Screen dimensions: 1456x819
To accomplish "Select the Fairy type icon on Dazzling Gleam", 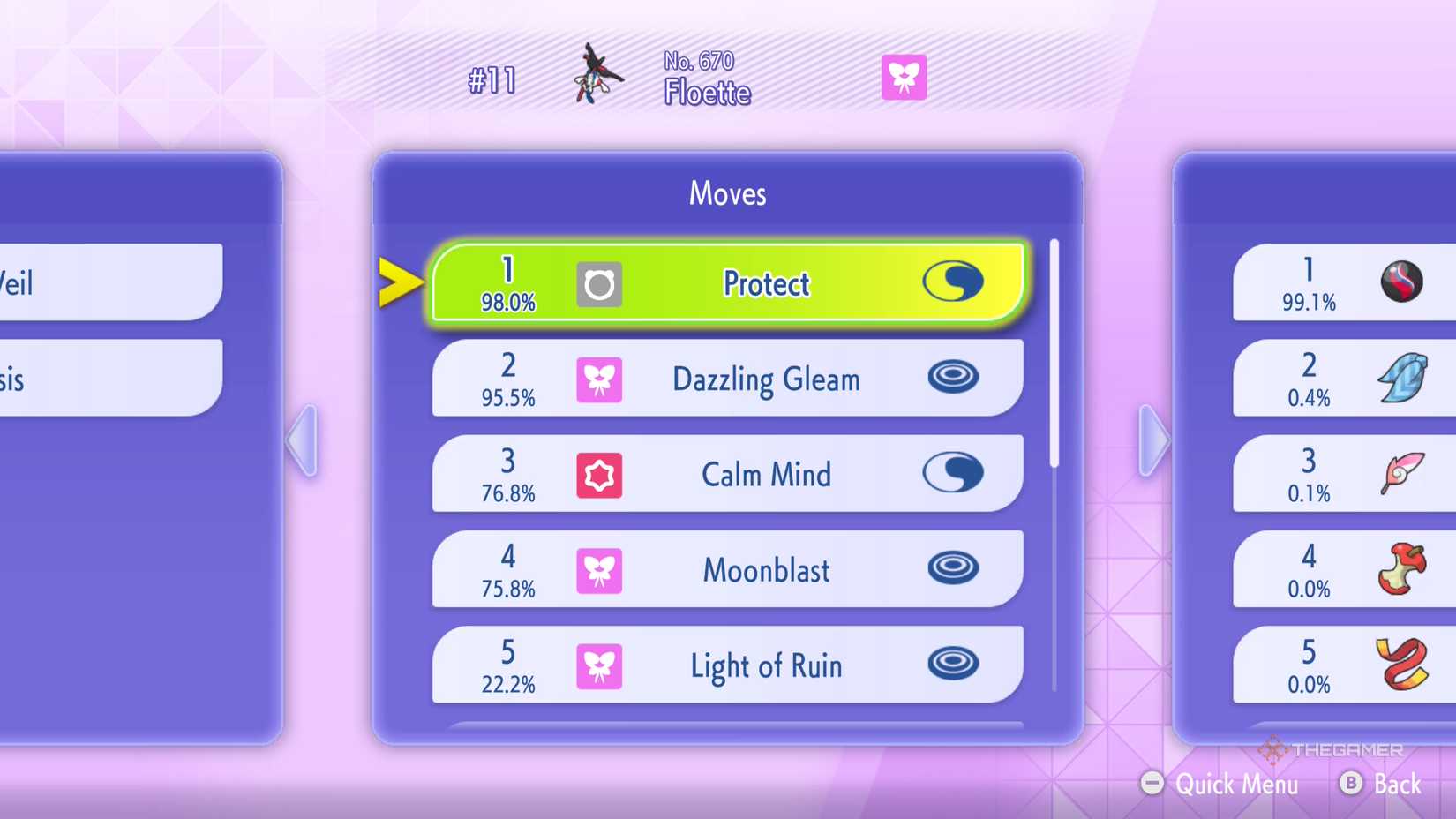I will [x=600, y=379].
